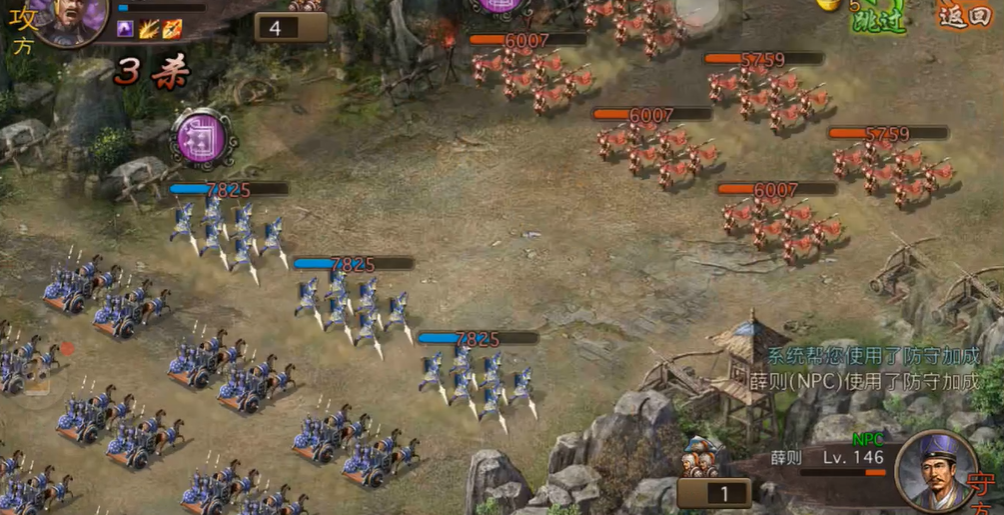Open the defender troop queue counter showing 1
Image resolution: width=1004 pixels, height=515 pixels.
714,492
